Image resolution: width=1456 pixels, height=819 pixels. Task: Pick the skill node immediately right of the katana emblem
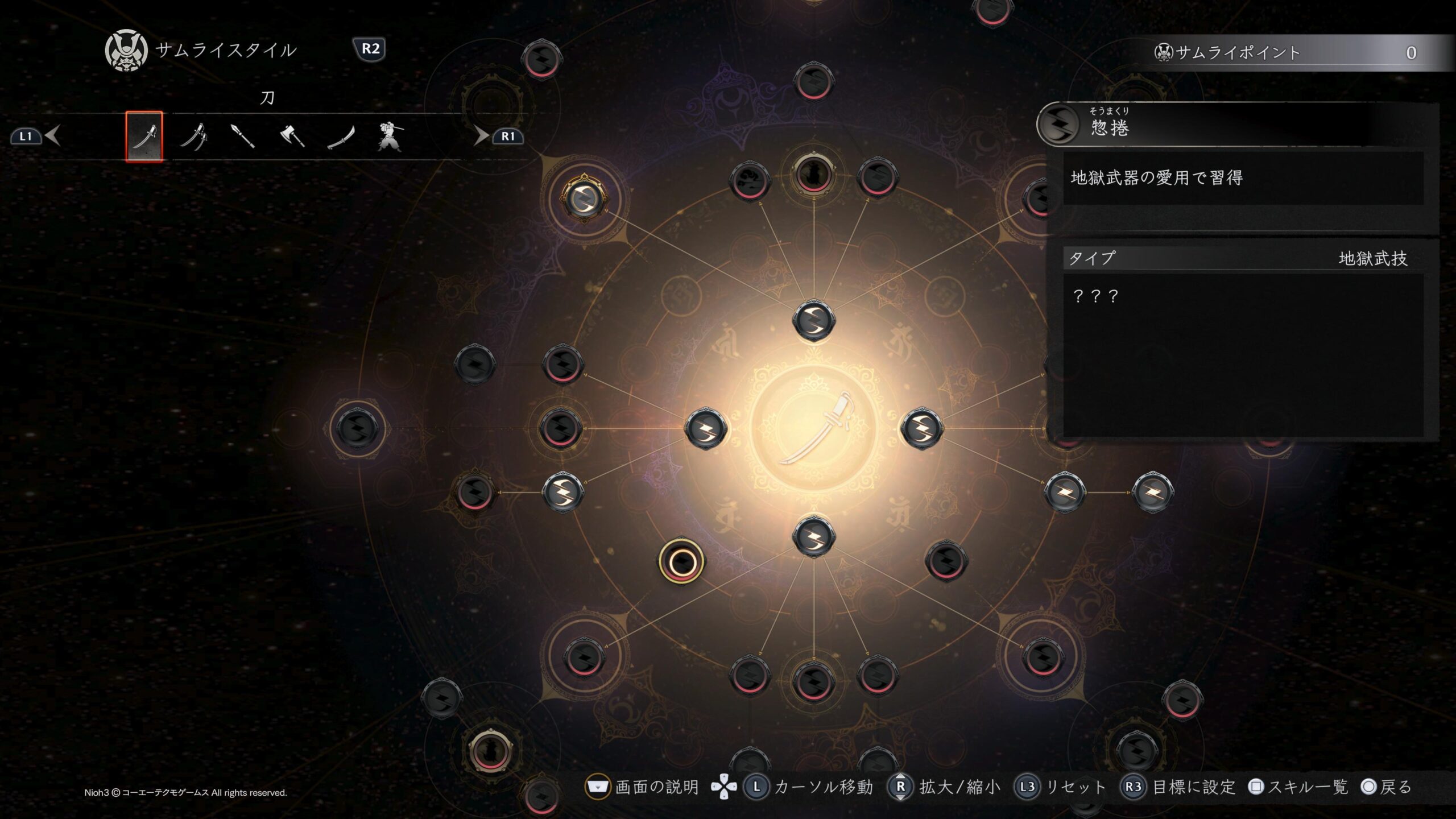pos(921,428)
